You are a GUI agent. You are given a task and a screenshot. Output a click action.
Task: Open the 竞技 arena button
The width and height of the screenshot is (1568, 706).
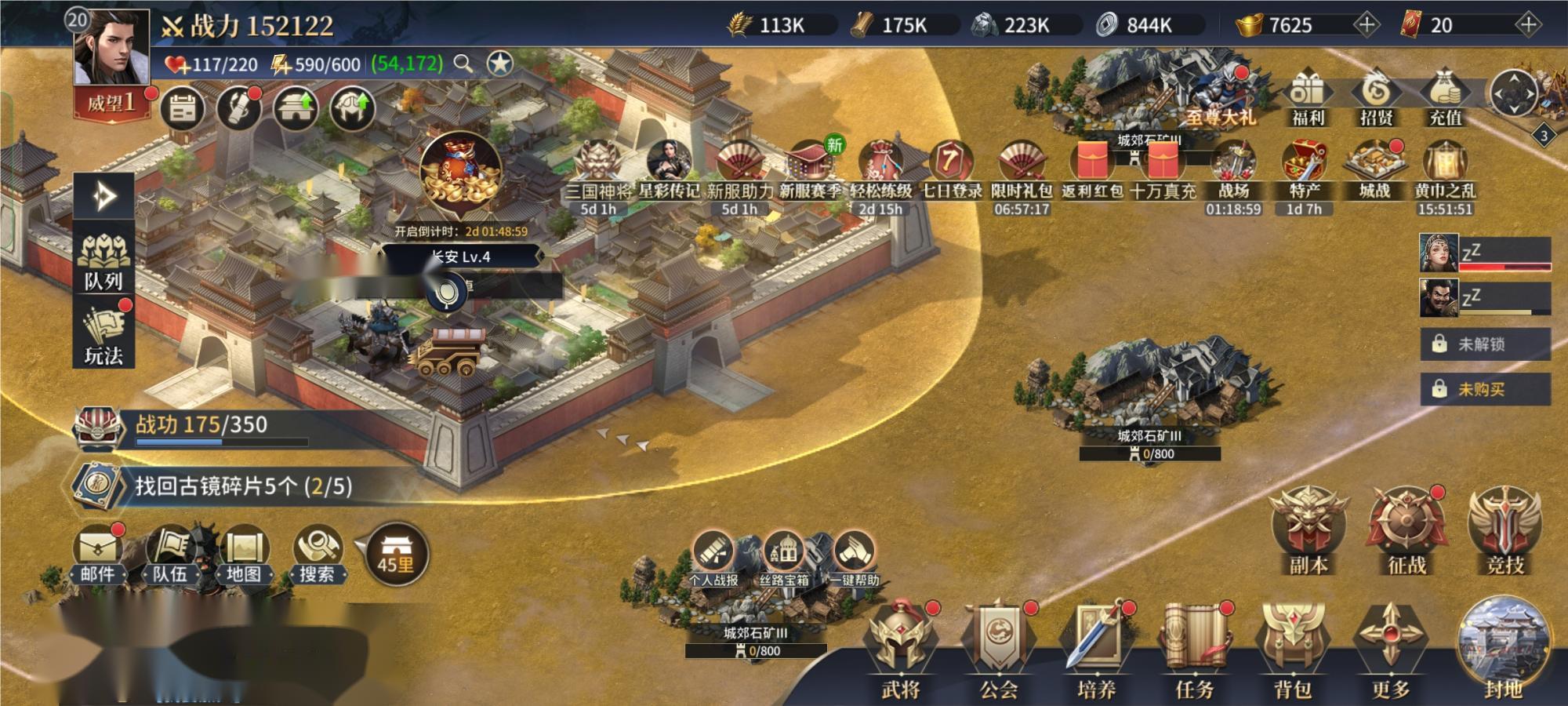click(1504, 529)
